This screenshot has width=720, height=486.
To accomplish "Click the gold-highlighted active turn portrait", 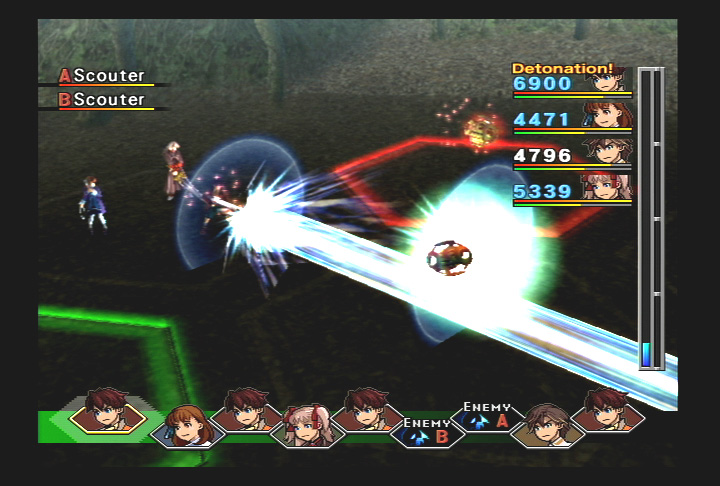I will pyautogui.click(x=107, y=410).
